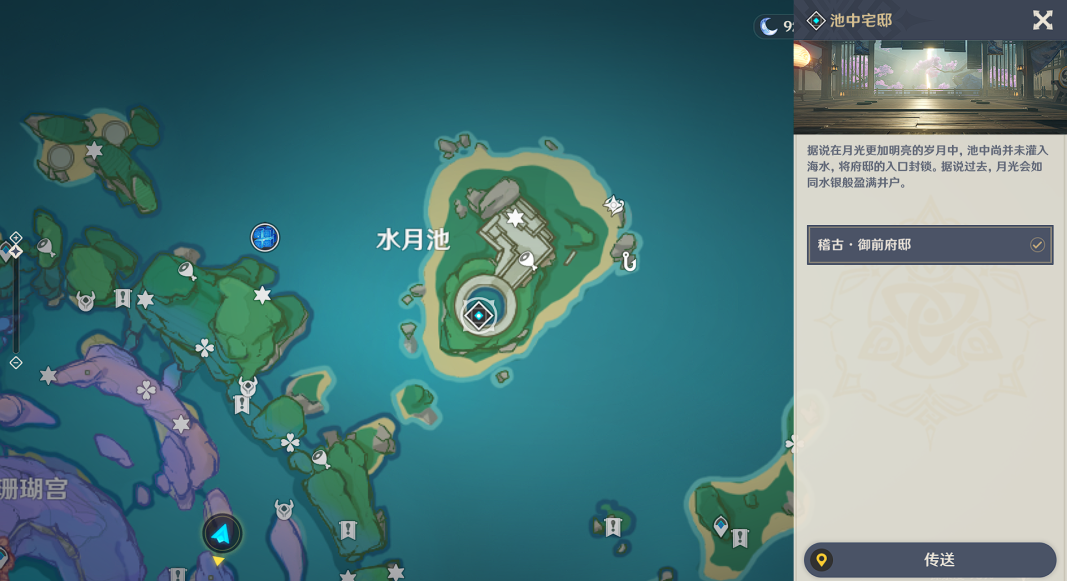Select the 稽古·御前府邸 domain entry
1067x581 pixels.
pos(930,245)
